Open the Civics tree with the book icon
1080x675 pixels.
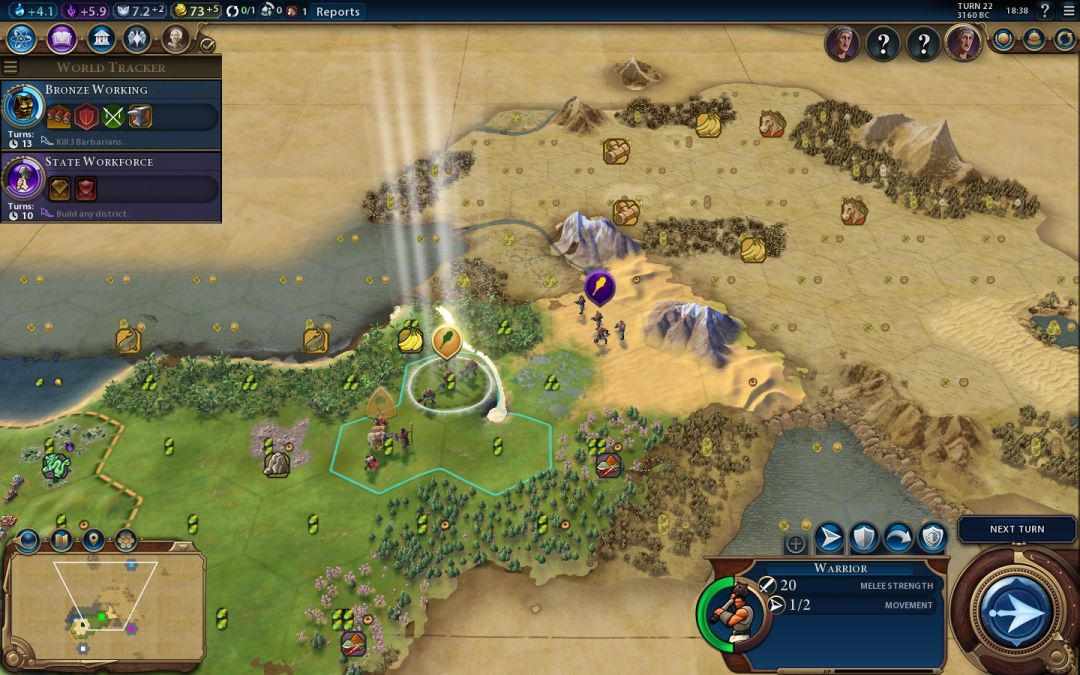click(x=62, y=39)
